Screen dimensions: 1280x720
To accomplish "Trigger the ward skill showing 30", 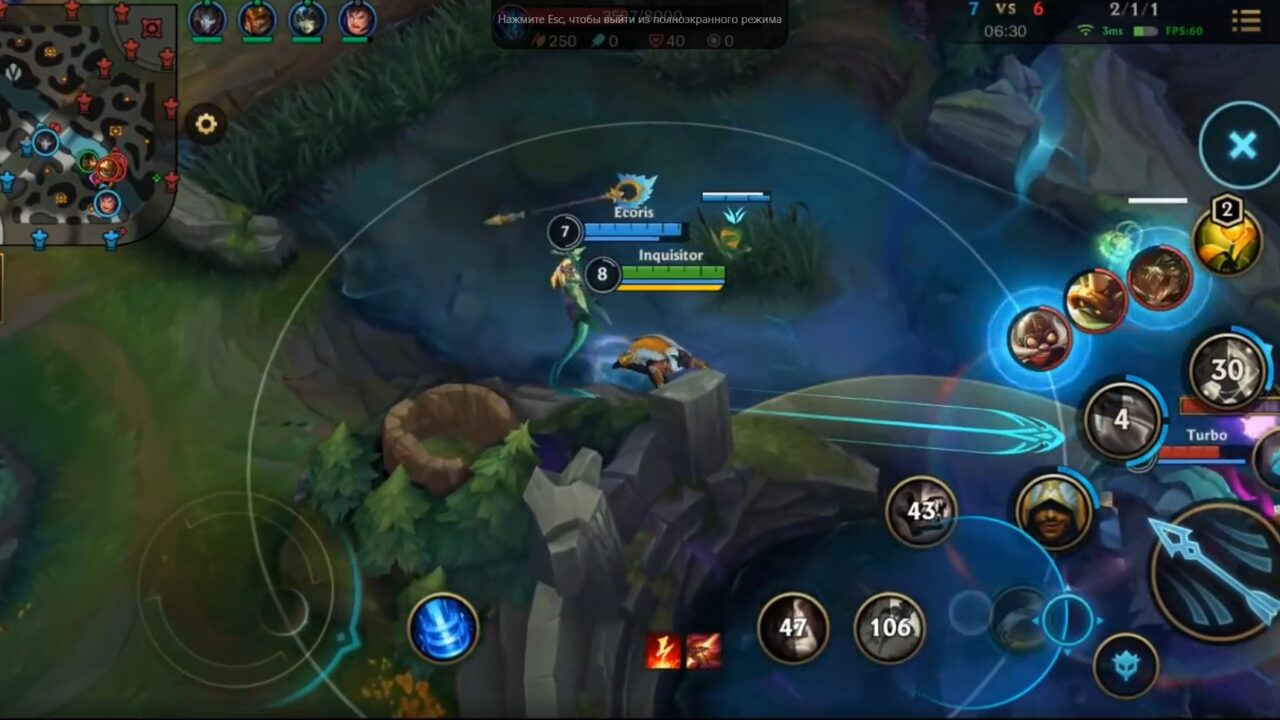I will (x=1227, y=371).
